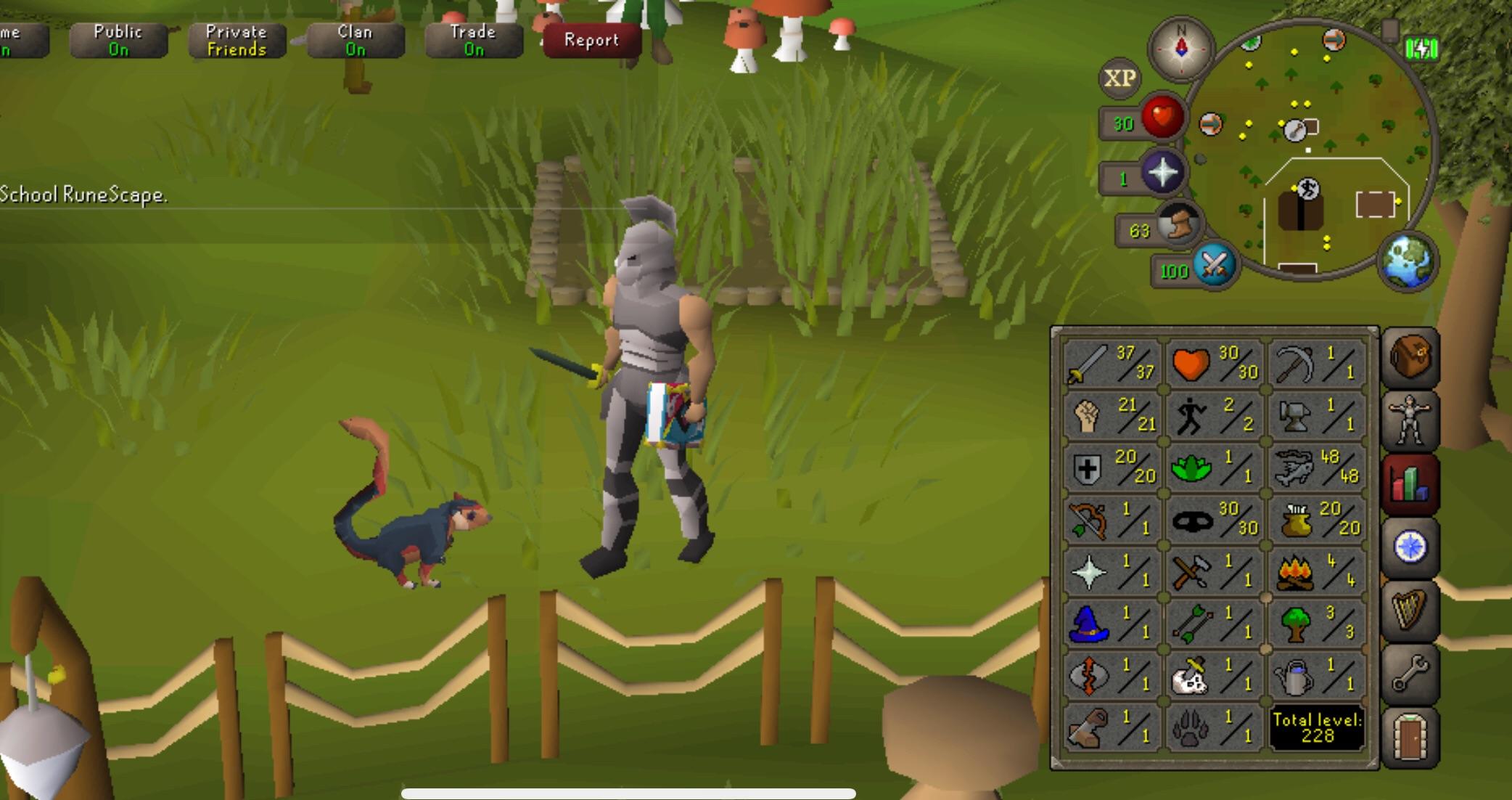
Task: Switch to the highlighted skills tab
Action: (x=1410, y=479)
